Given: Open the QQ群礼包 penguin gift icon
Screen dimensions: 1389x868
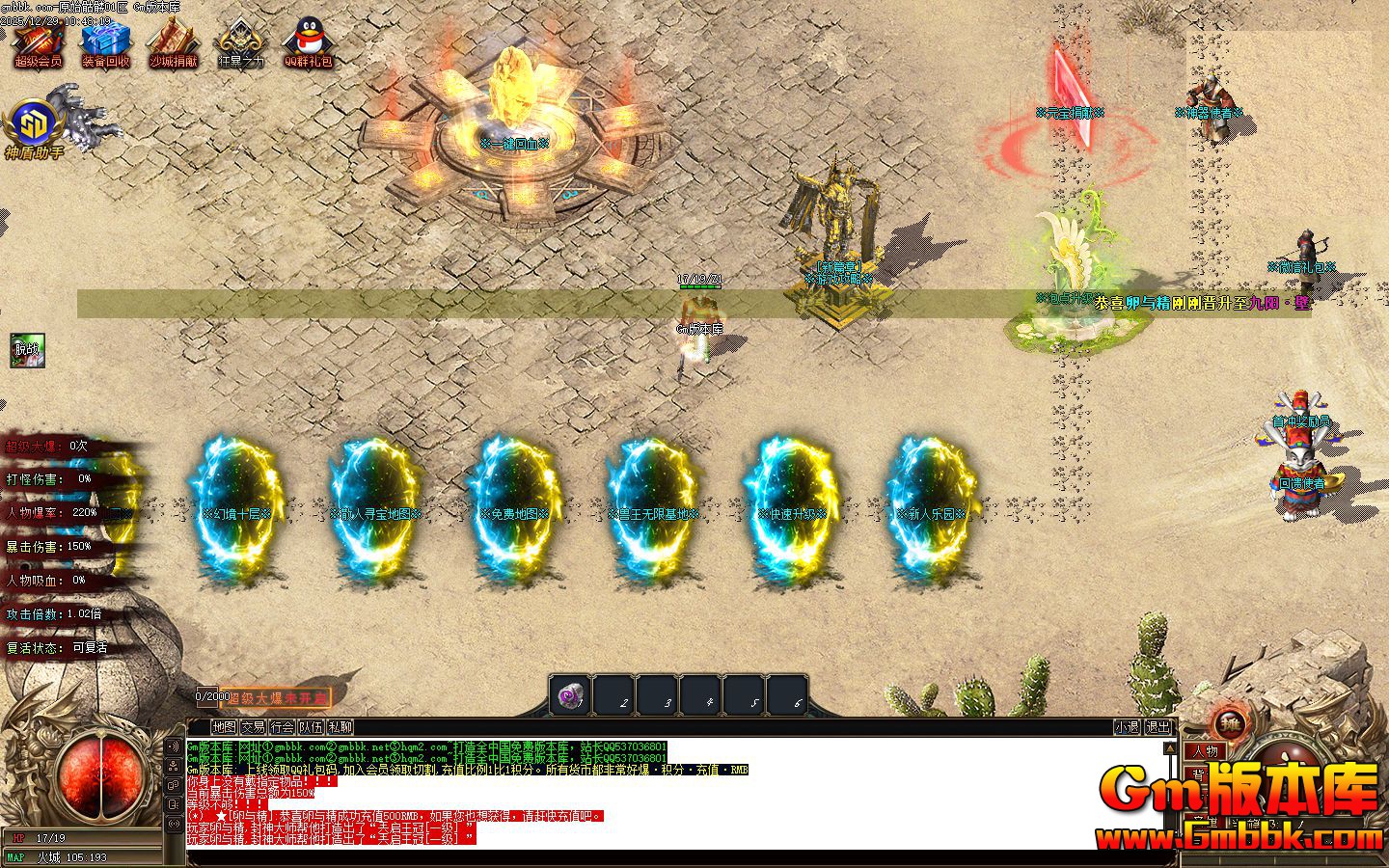Looking at the screenshot, I should pyautogui.click(x=308, y=44).
